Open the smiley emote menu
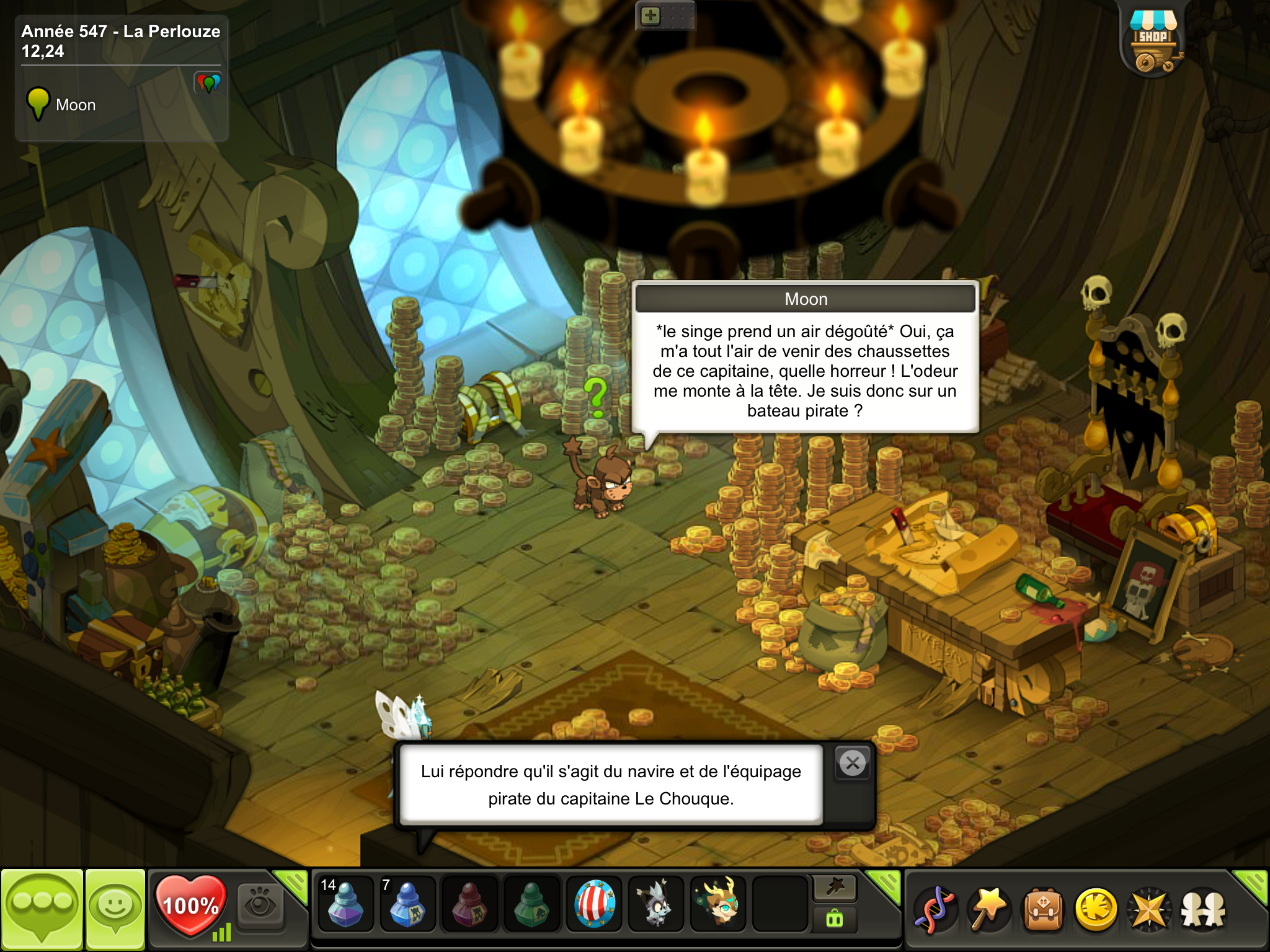Image resolution: width=1270 pixels, height=952 pixels. pyautogui.click(x=115, y=909)
